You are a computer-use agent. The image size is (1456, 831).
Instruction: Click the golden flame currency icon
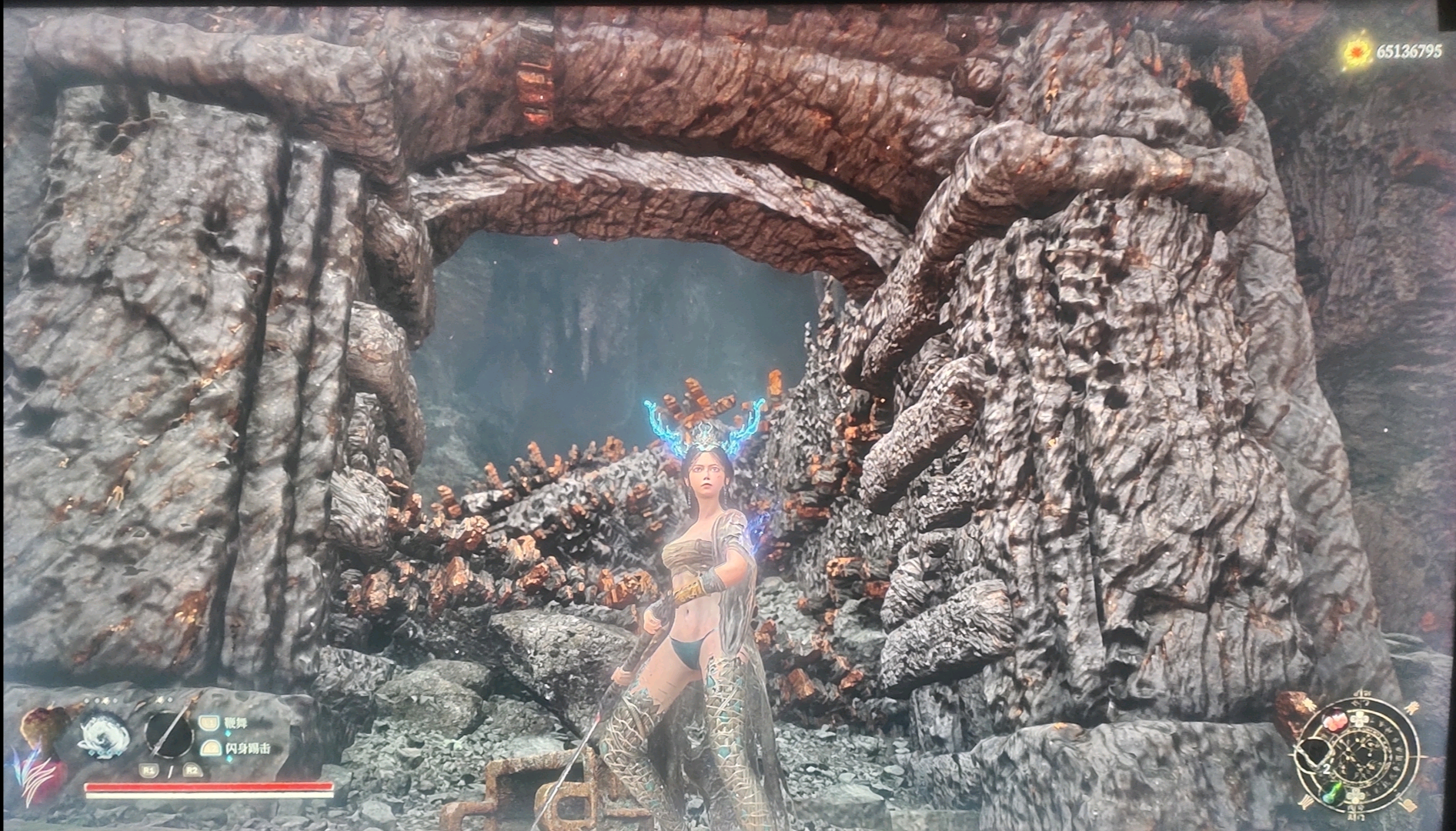[1355, 52]
